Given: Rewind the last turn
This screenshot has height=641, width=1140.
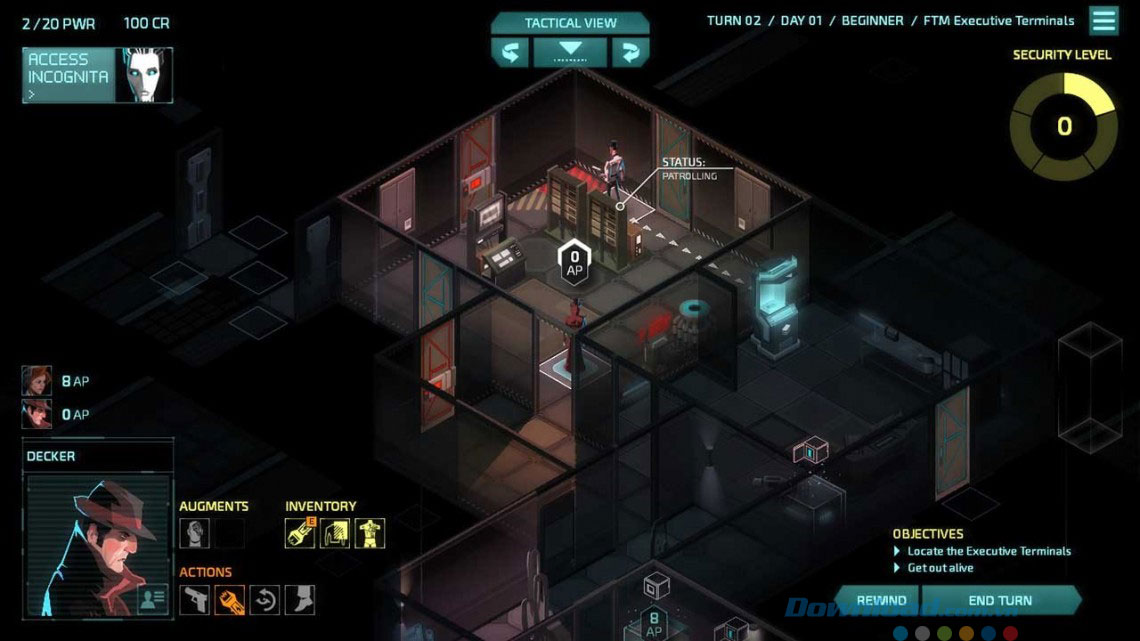Looking at the screenshot, I should (x=881, y=600).
